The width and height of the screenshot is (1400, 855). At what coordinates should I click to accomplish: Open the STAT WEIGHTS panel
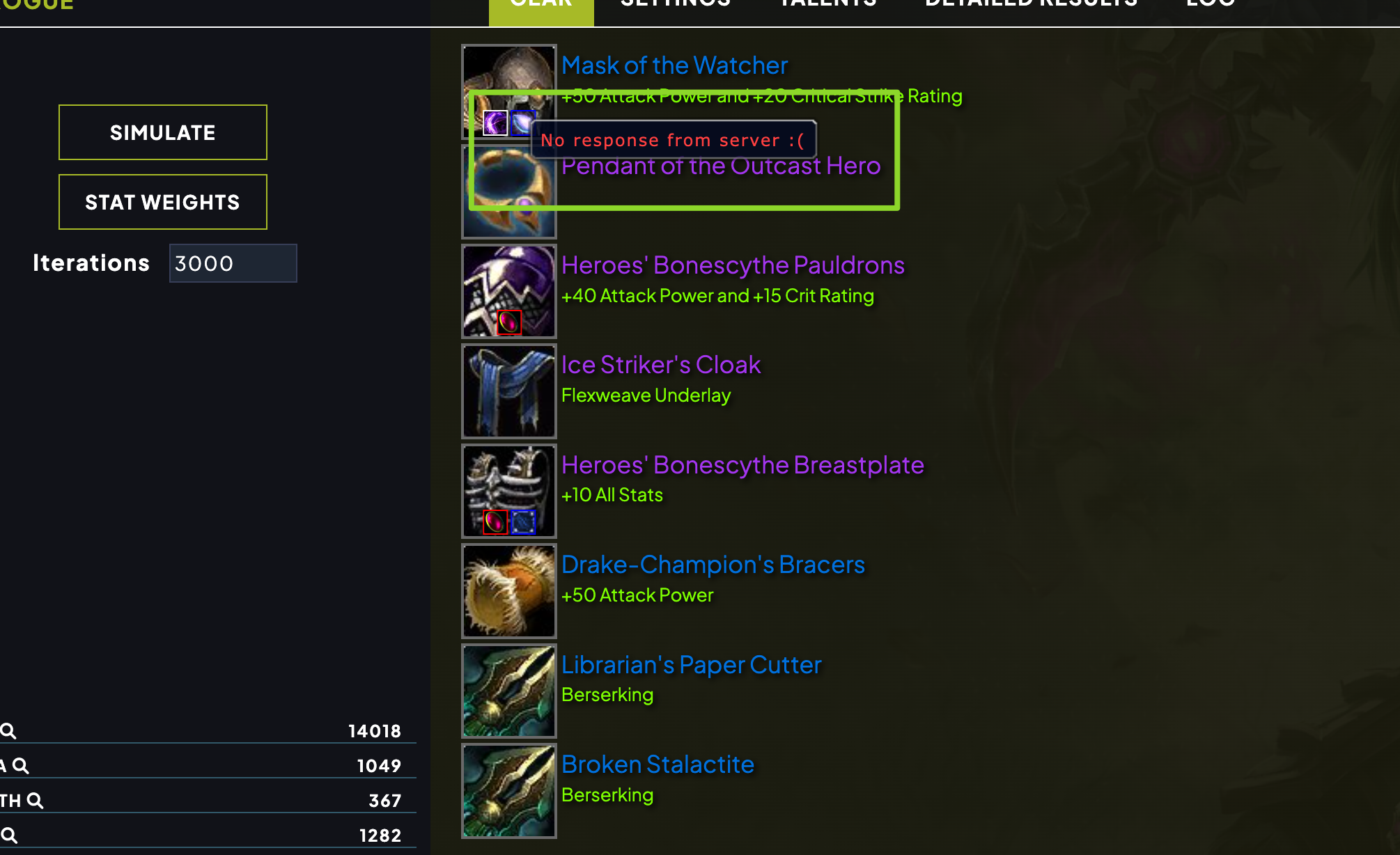point(162,202)
